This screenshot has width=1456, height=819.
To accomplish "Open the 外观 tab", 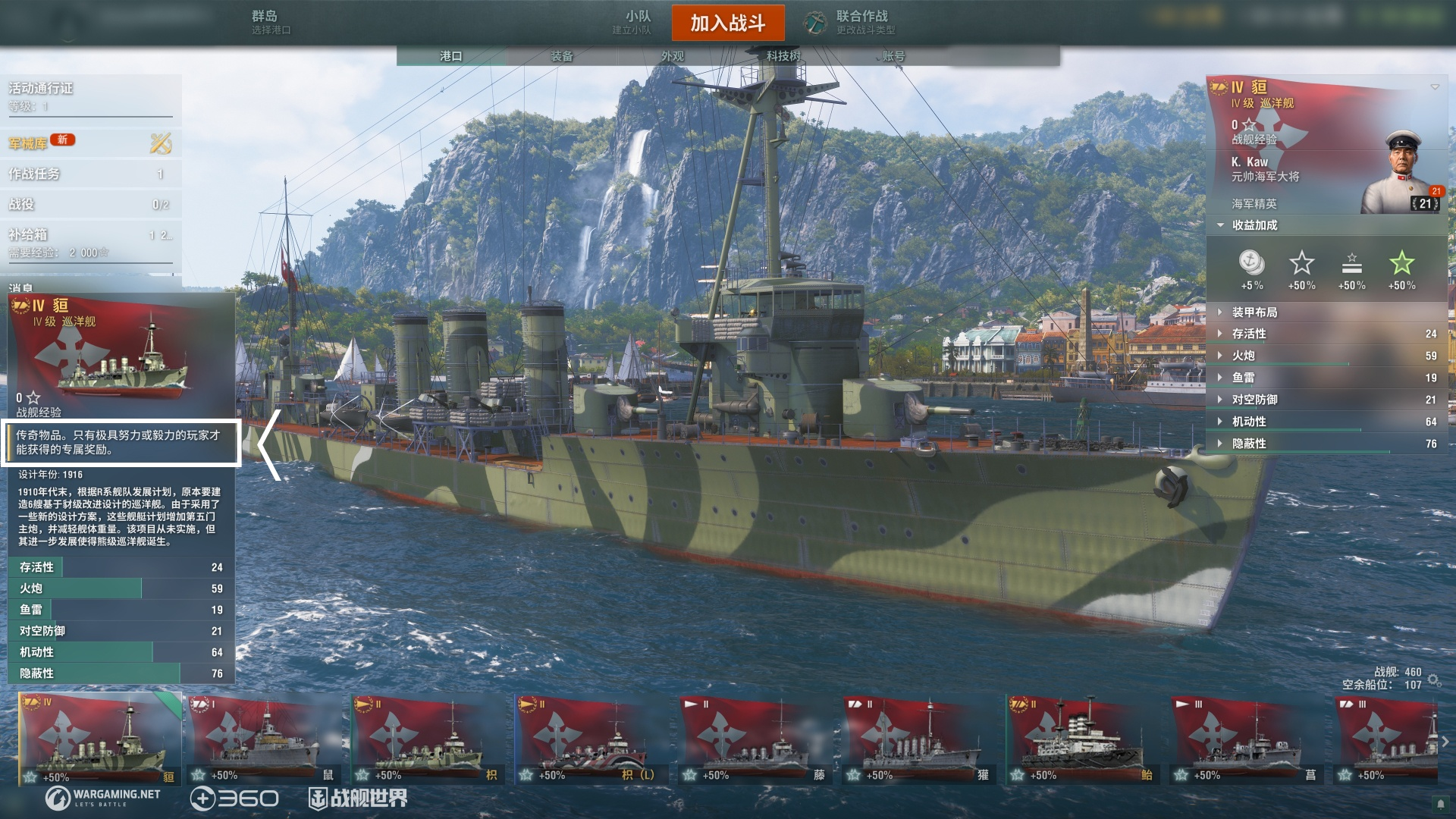I will click(x=672, y=56).
